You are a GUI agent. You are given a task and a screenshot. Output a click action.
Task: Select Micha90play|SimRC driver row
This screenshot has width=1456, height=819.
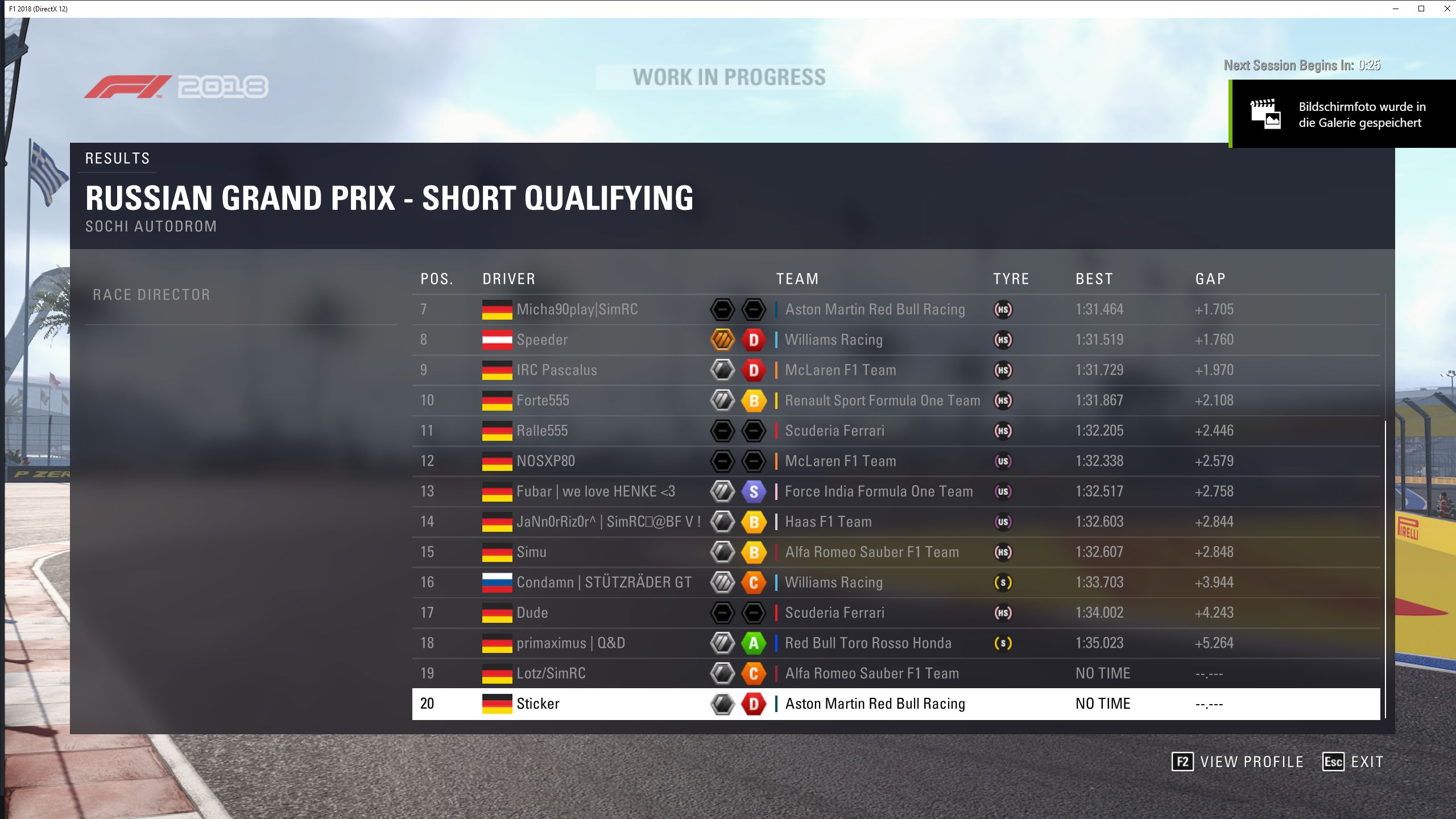pos(577,309)
